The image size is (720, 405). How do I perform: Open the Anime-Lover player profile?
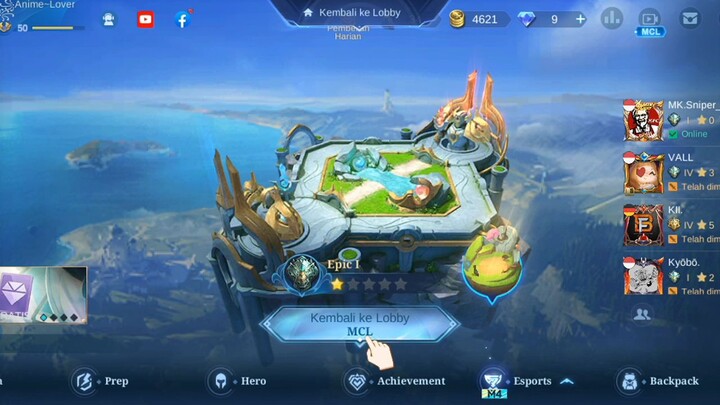pyautogui.click(x=45, y=6)
